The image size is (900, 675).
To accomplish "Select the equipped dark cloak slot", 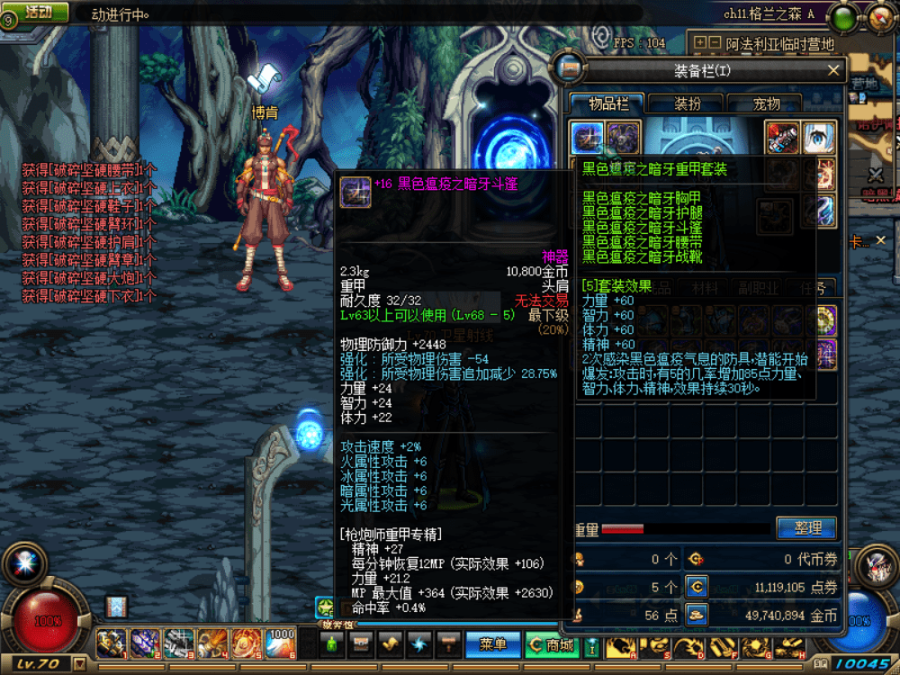I will [x=587, y=138].
